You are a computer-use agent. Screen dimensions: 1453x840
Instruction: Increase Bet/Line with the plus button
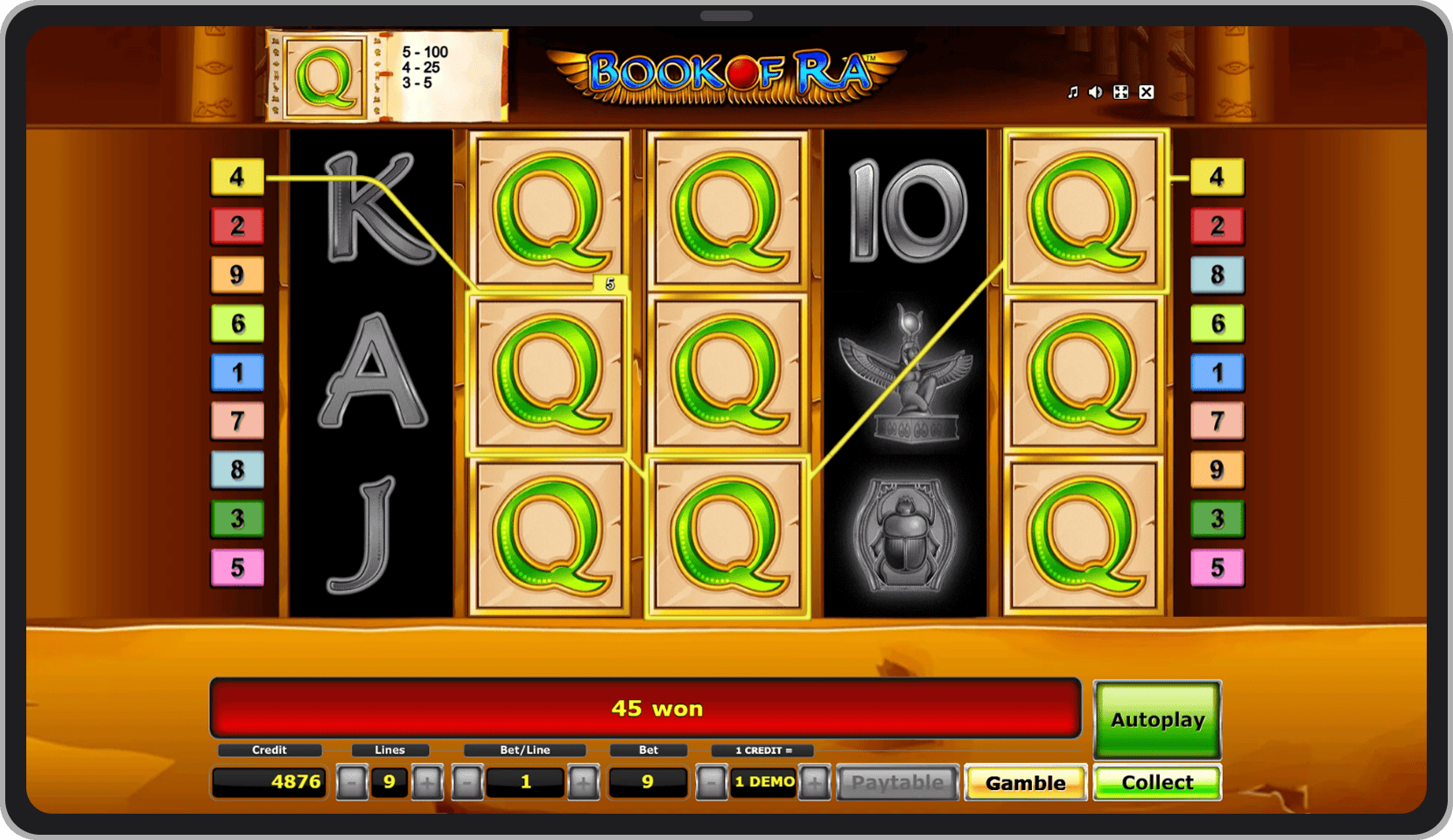[x=585, y=781]
